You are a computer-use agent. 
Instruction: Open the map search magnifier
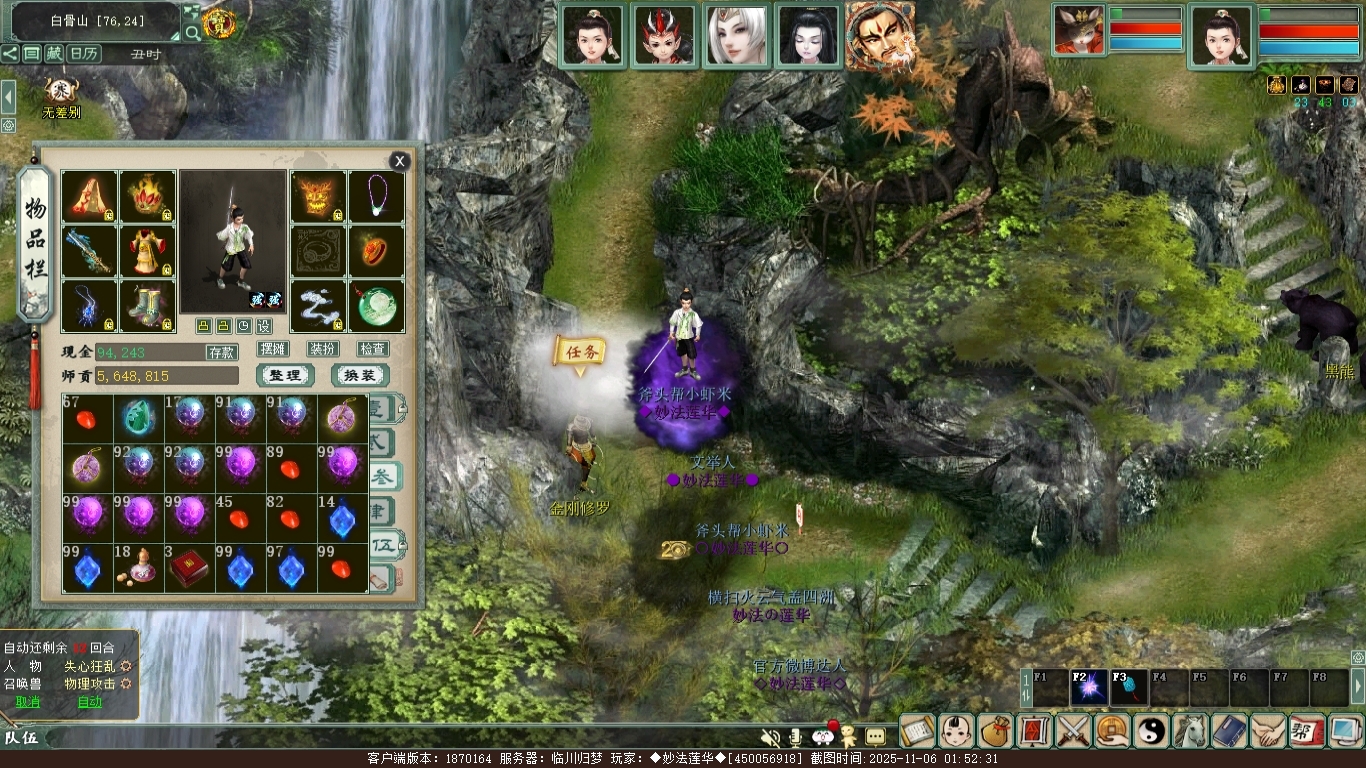click(192, 33)
